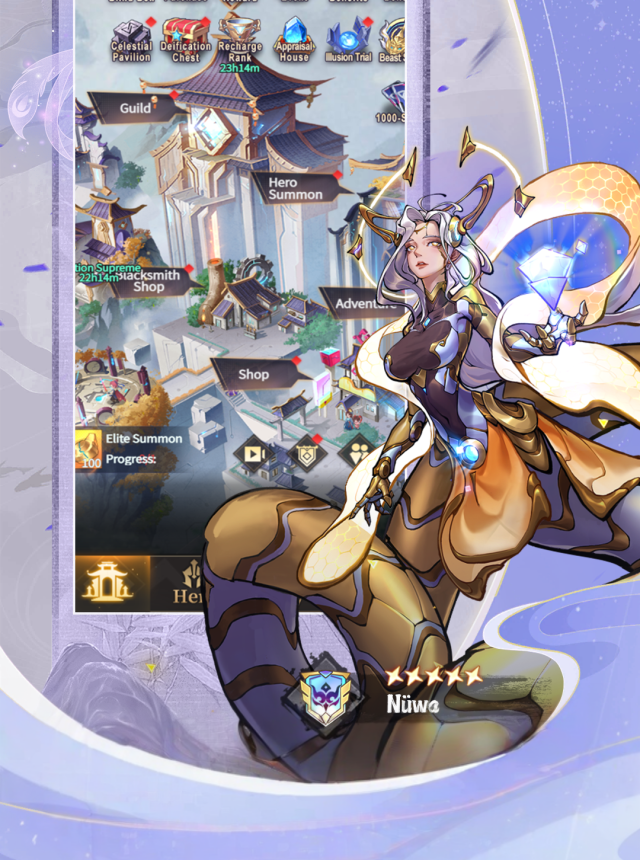640x860 pixels.
Task: Switch to the home pagoda tab
Action: (x=112, y=581)
